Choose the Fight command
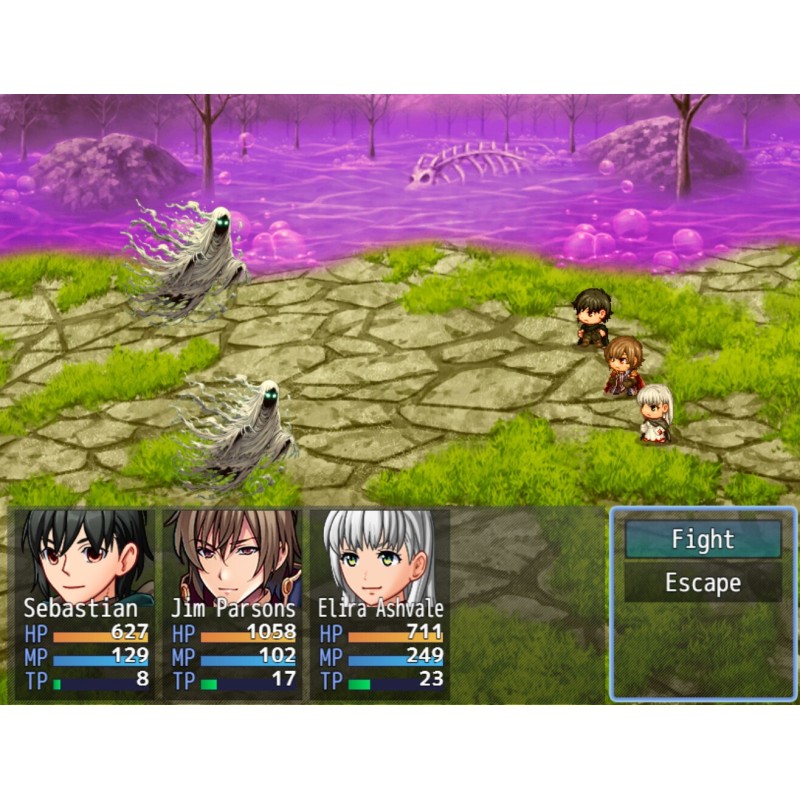 [703, 540]
